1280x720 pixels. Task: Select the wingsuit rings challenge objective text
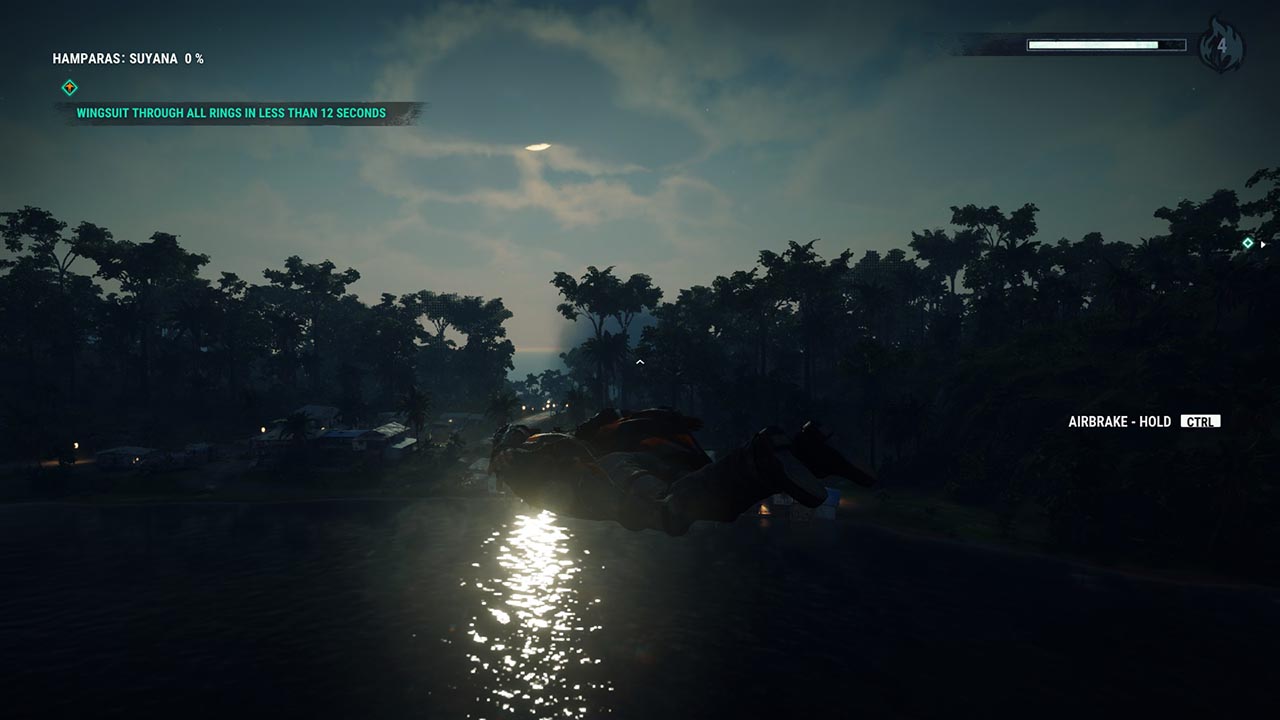[231, 113]
